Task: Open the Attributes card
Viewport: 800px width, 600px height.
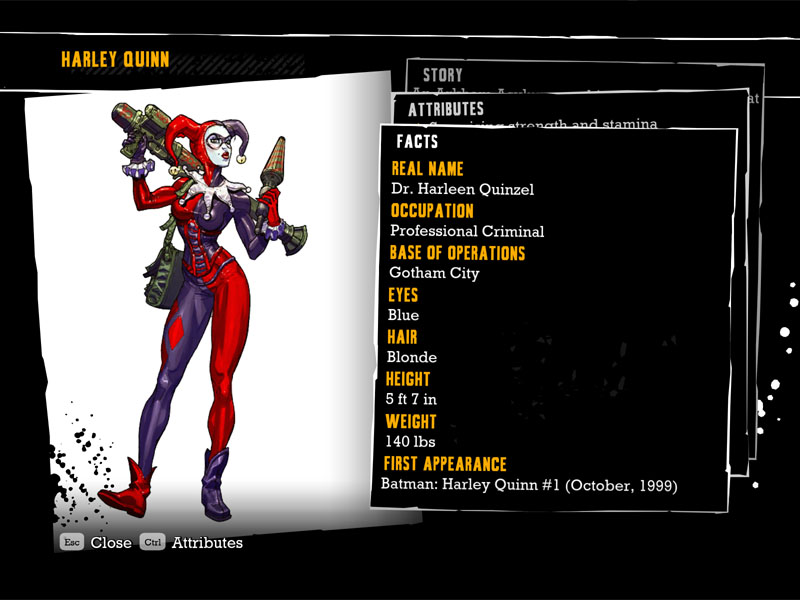Action: (446, 108)
